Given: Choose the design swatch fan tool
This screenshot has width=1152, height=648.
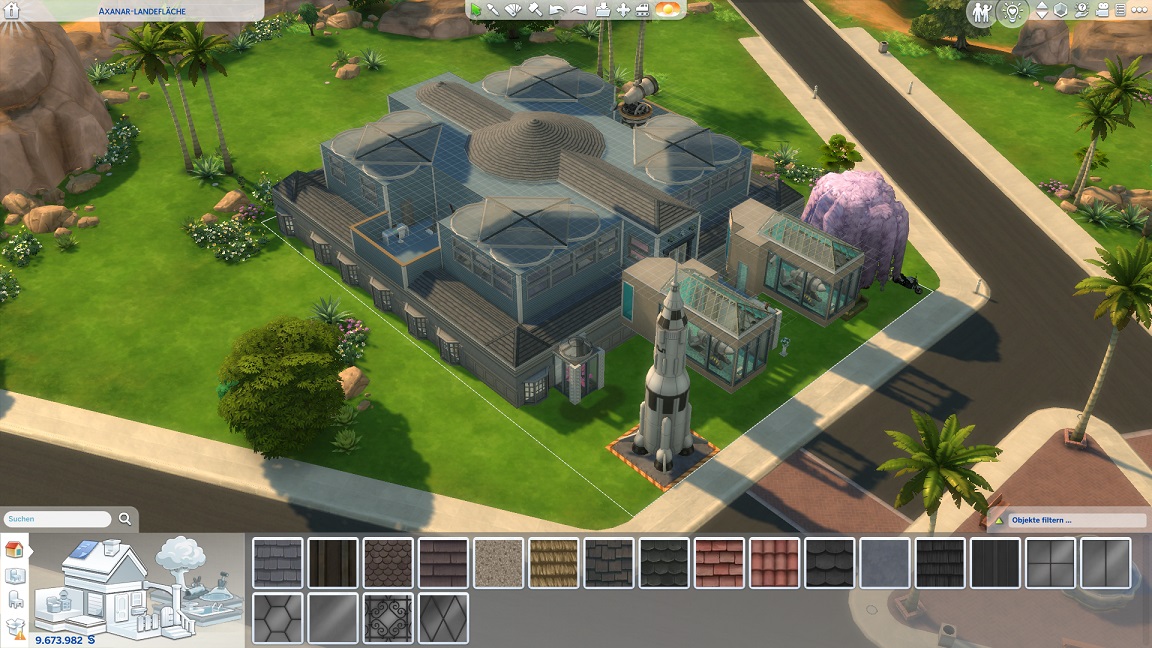Looking at the screenshot, I should pos(514,10).
